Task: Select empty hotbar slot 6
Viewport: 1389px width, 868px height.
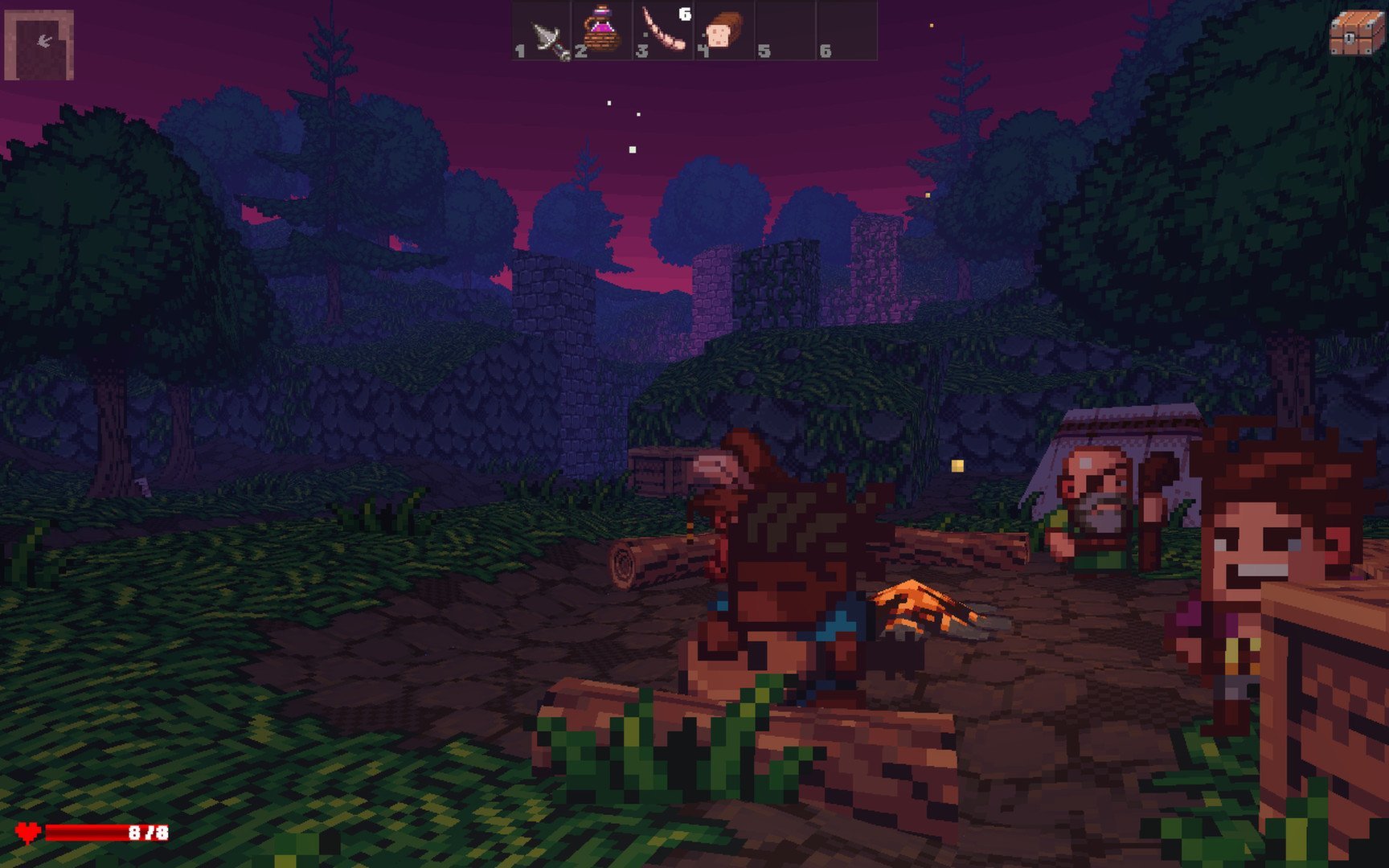Action: click(x=846, y=31)
